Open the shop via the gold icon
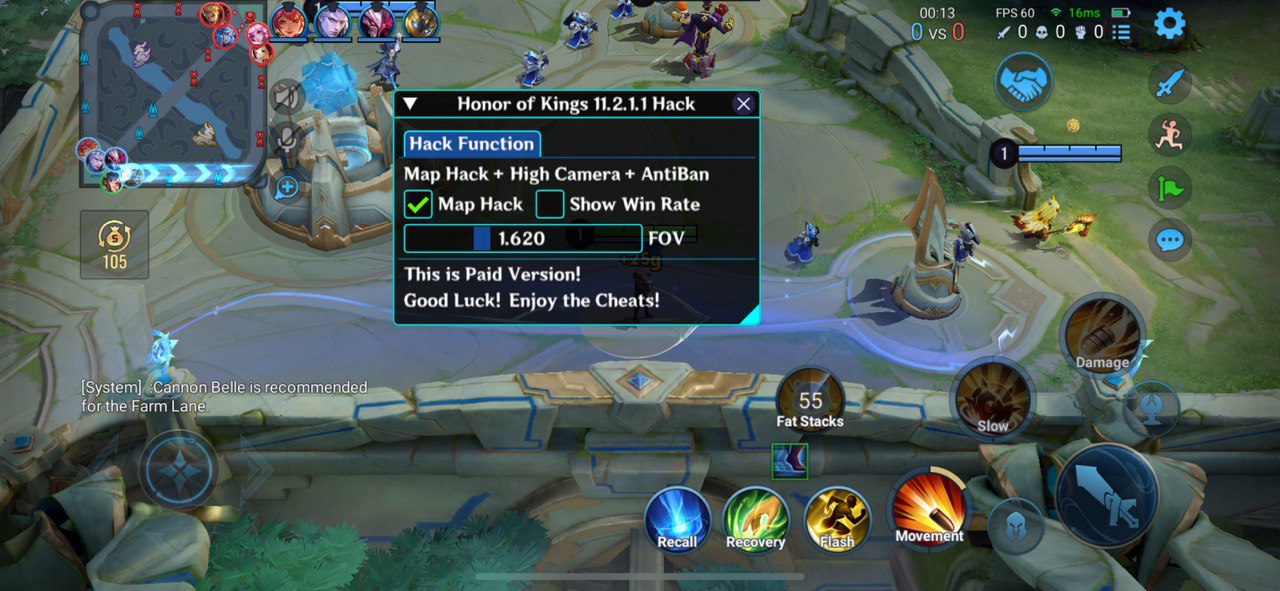The height and width of the screenshot is (591, 1280). tap(114, 244)
